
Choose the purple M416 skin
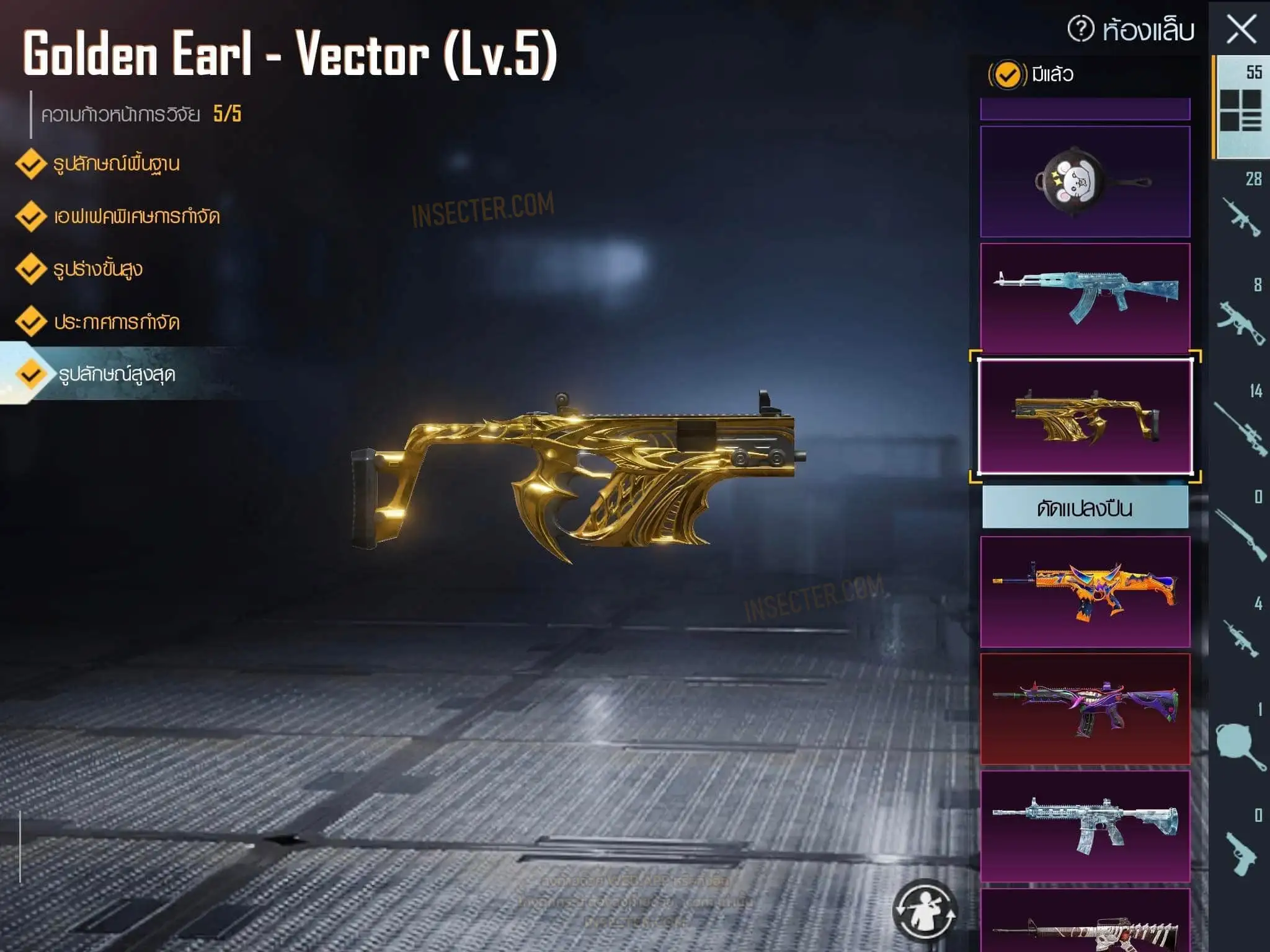(x=1085, y=708)
